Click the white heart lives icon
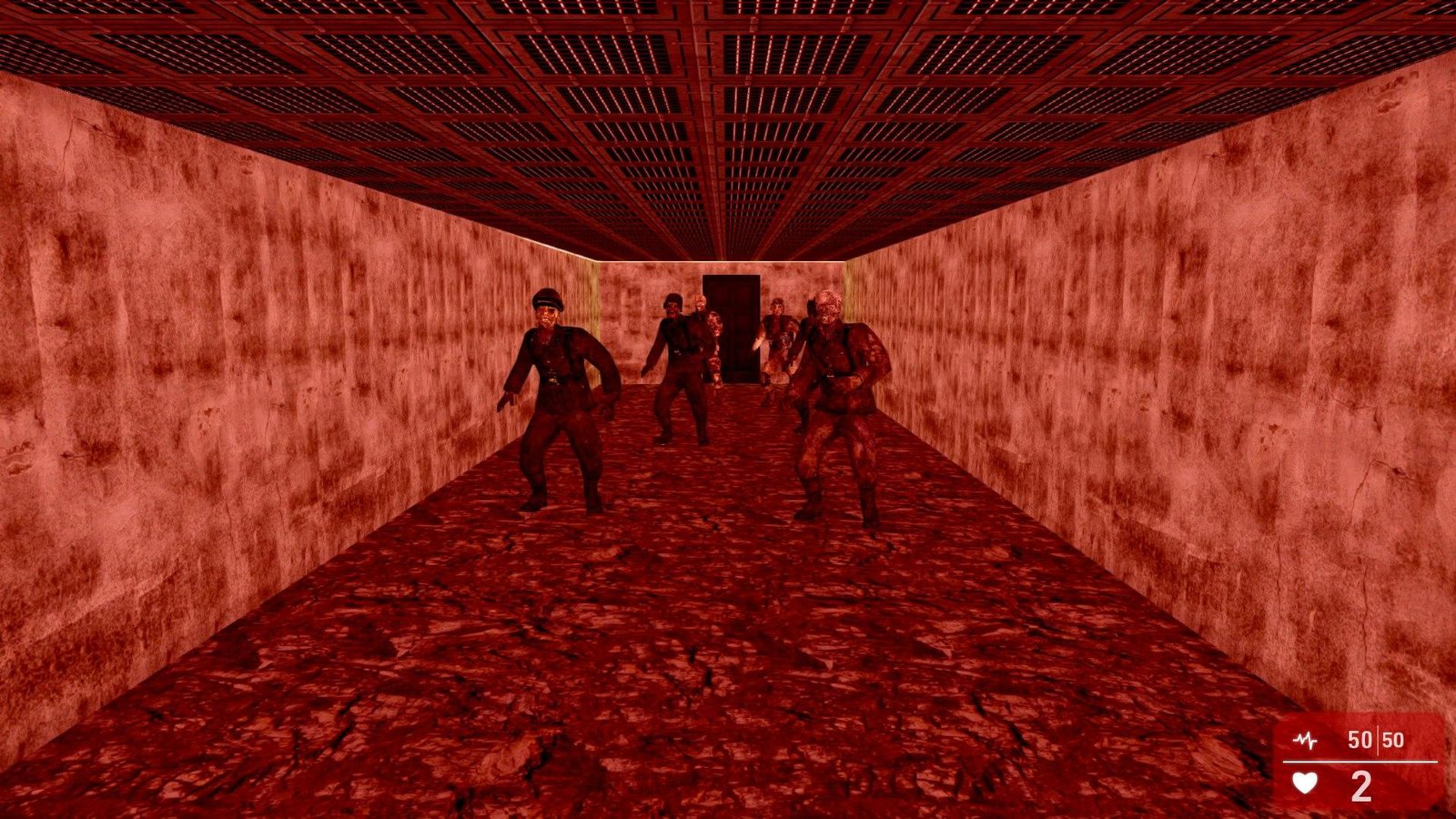Viewport: 1456px width, 819px height. (x=1305, y=784)
